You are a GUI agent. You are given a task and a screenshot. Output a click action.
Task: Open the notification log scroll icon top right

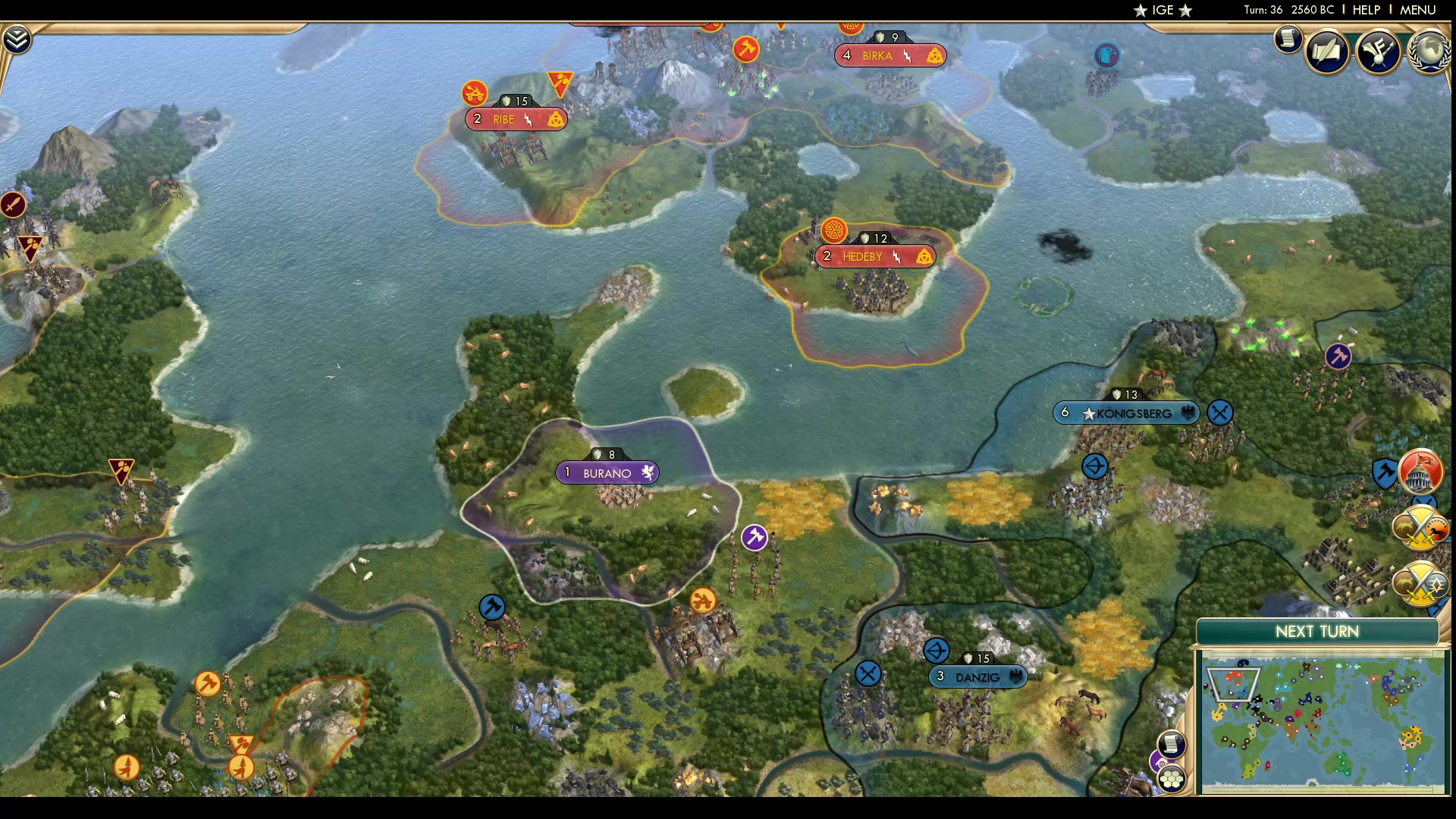pyautogui.click(x=1288, y=39)
